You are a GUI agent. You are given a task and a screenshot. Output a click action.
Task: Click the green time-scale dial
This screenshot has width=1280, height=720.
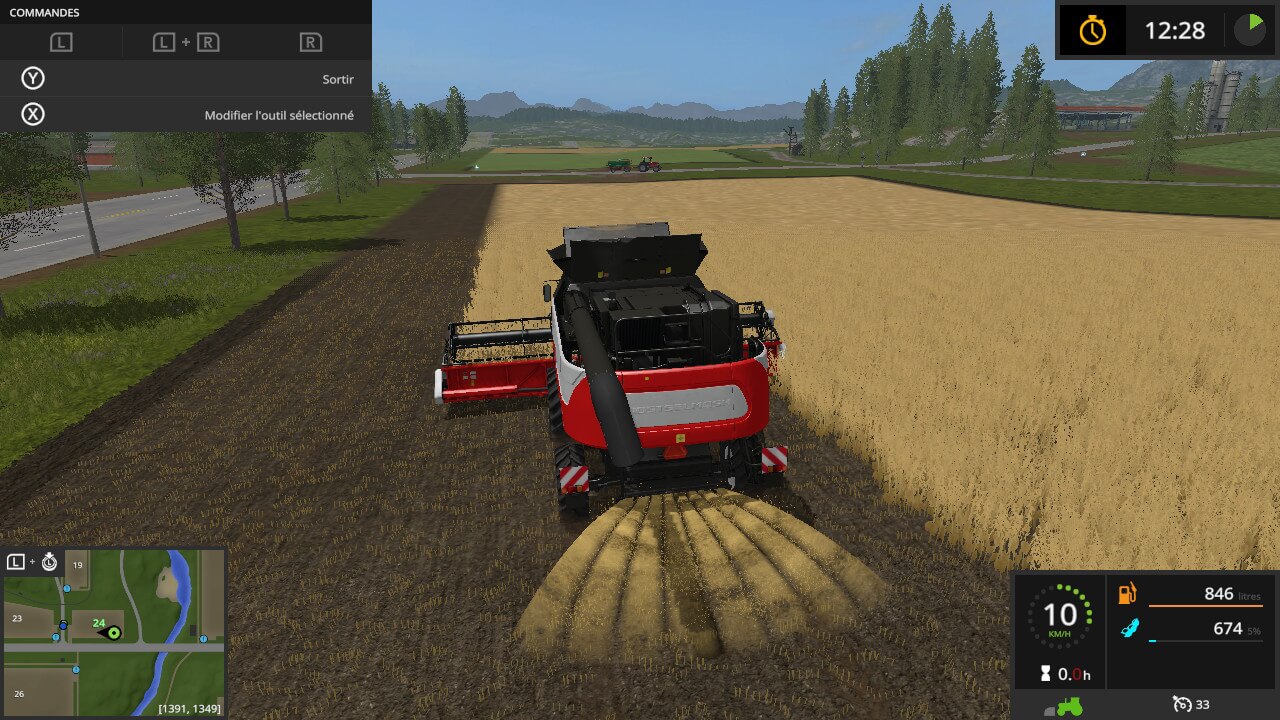pyautogui.click(x=1249, y=29)
